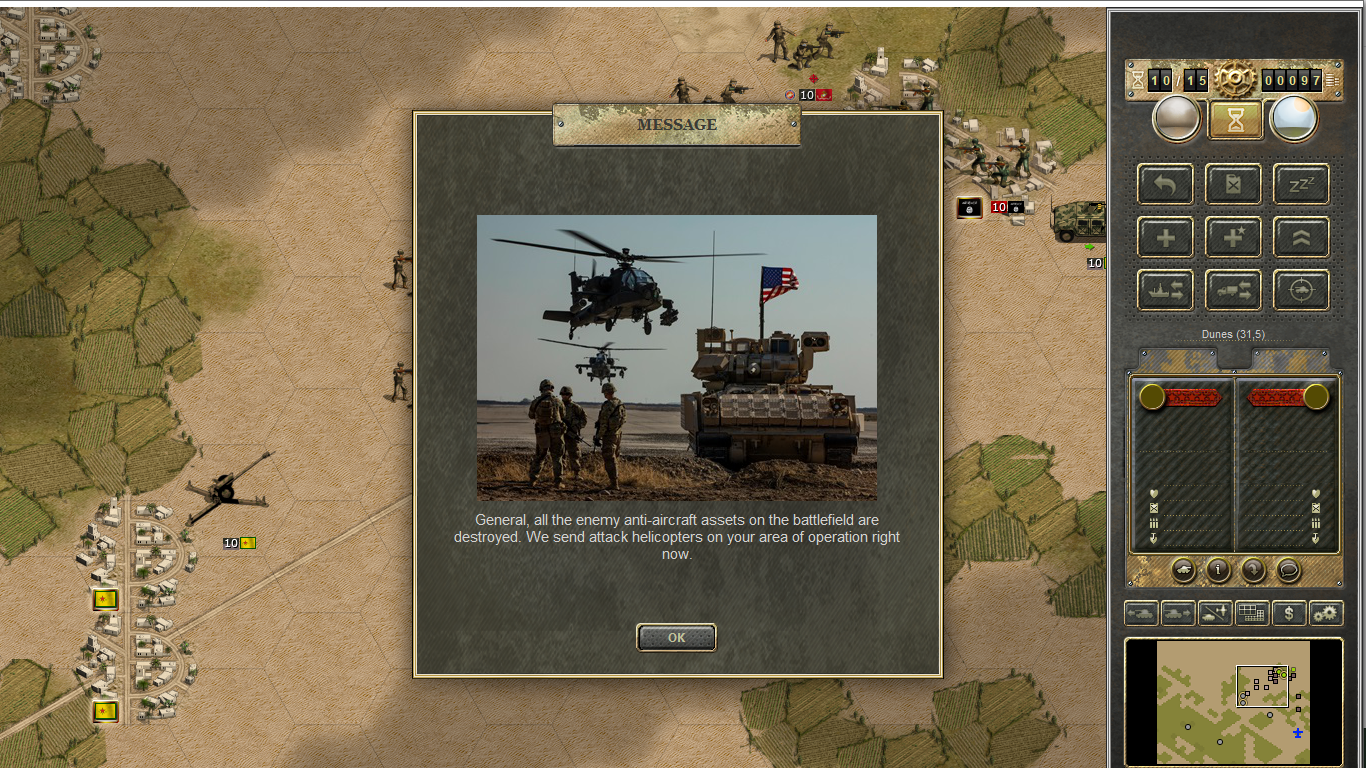Open the speech bubble message log
This screenshot has width=1366, height=768.
pos(1288,570)
